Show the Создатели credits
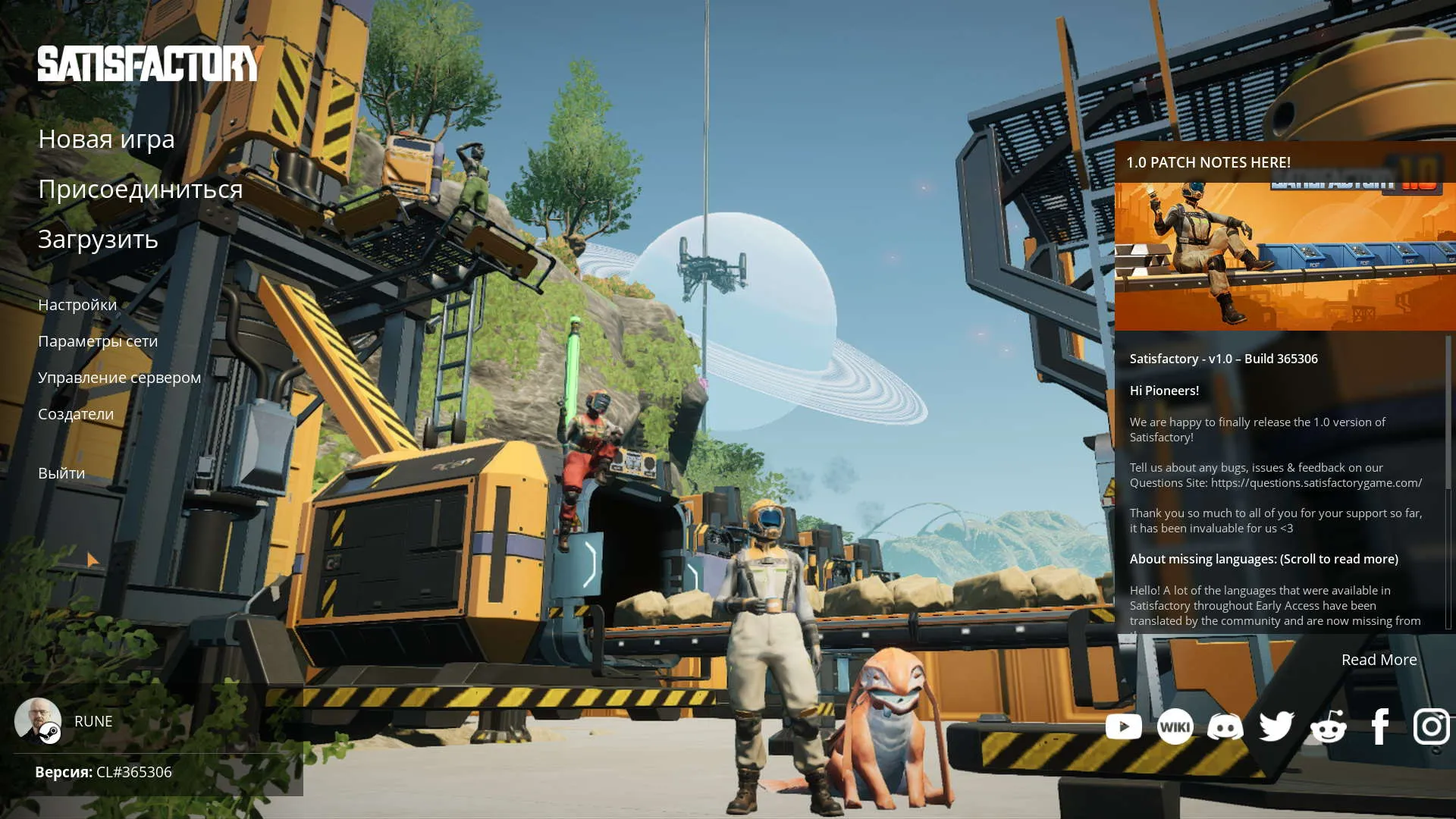1456x819 pixels. [x=76, y=414]
